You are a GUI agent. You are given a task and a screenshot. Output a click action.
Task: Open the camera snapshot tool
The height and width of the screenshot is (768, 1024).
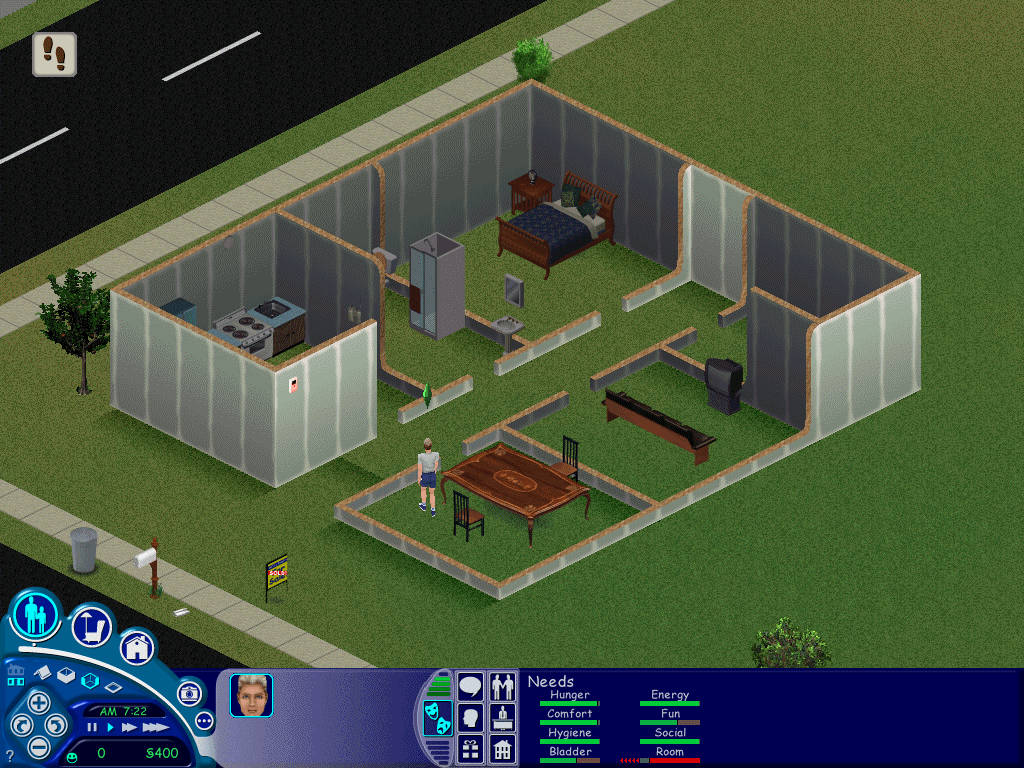click(x=189, y=693)
